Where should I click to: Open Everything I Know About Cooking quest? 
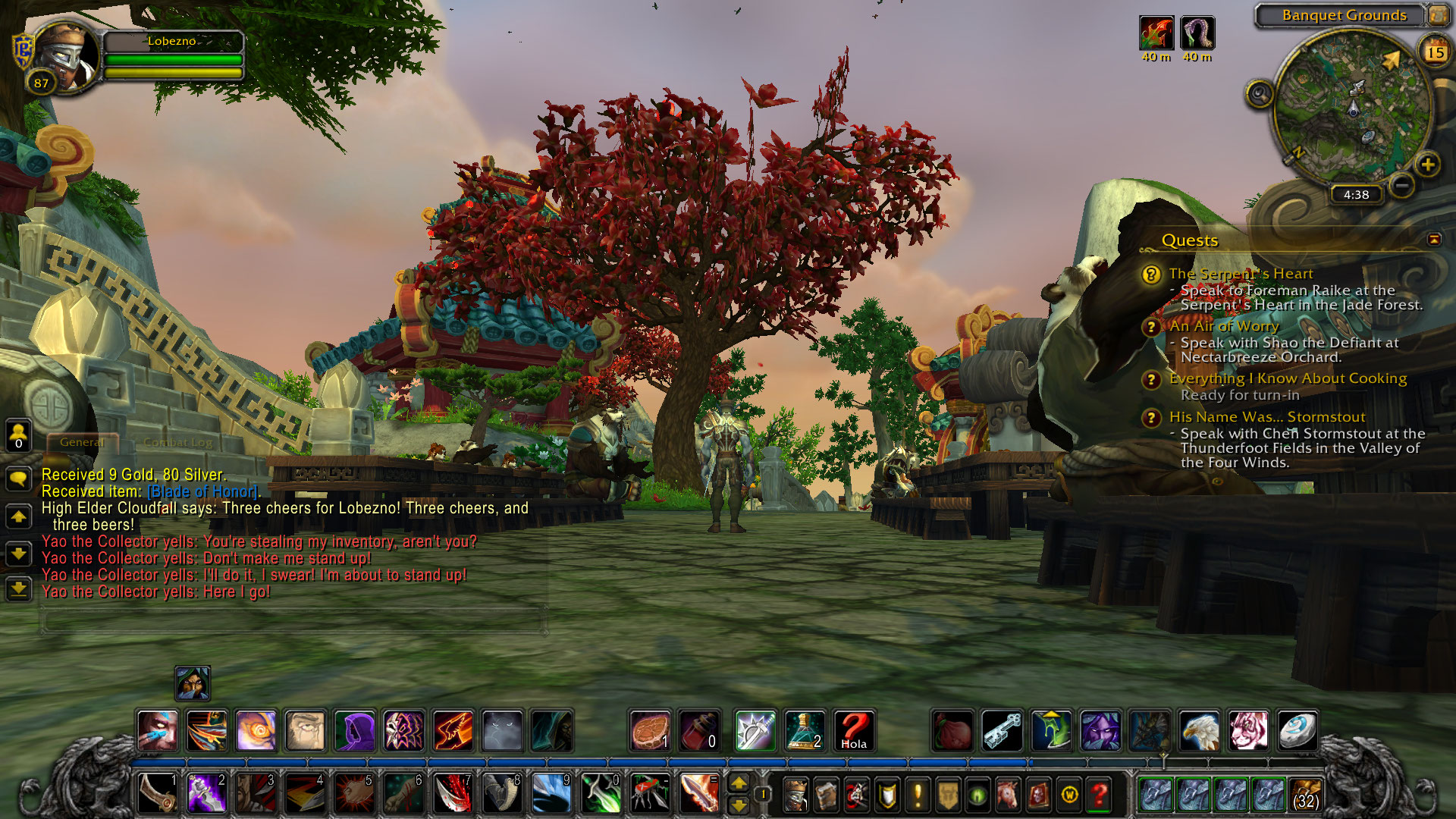pyautogui.click(x=1288, y=378)
